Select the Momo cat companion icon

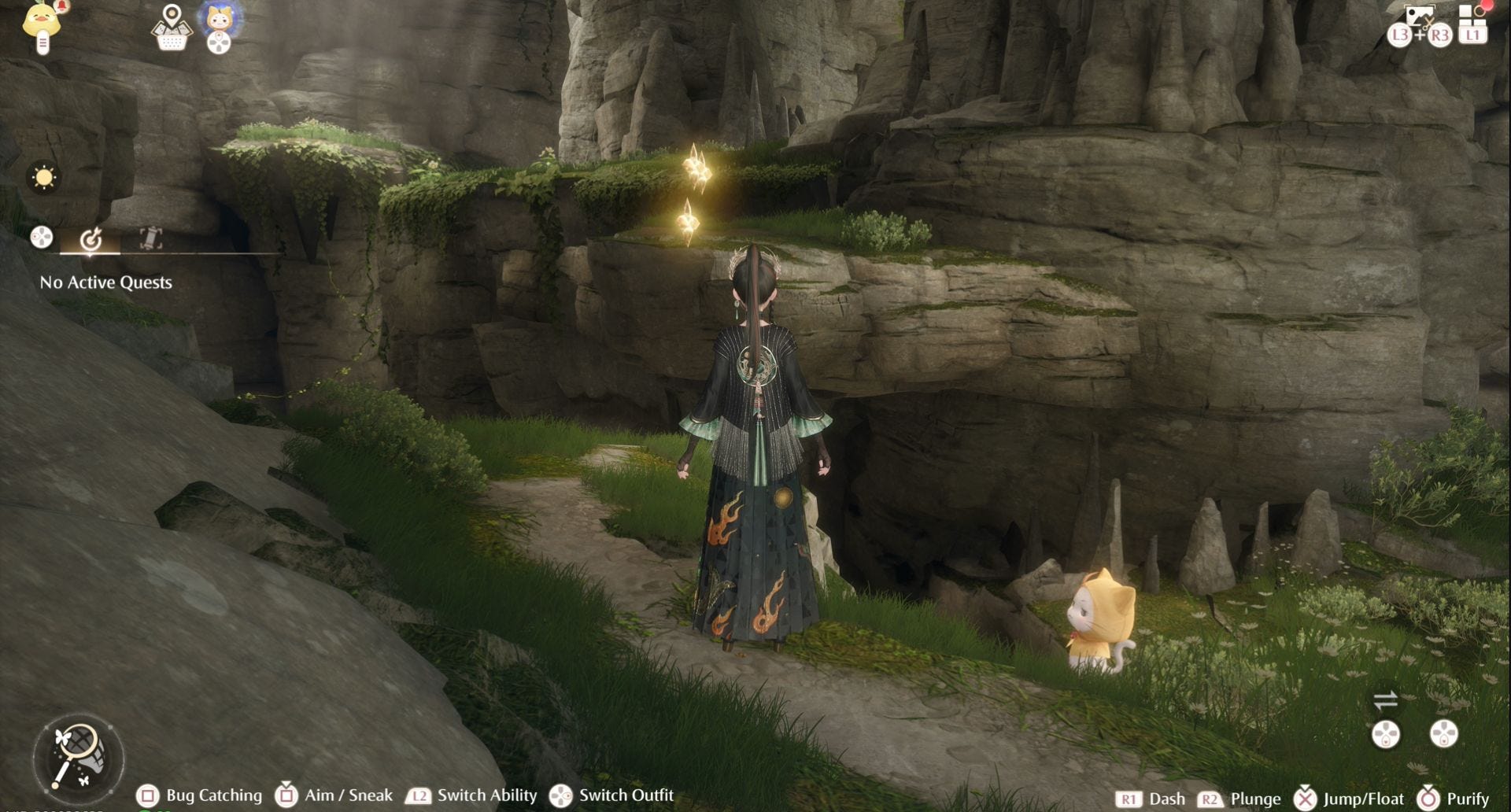(x=219, y=20)
